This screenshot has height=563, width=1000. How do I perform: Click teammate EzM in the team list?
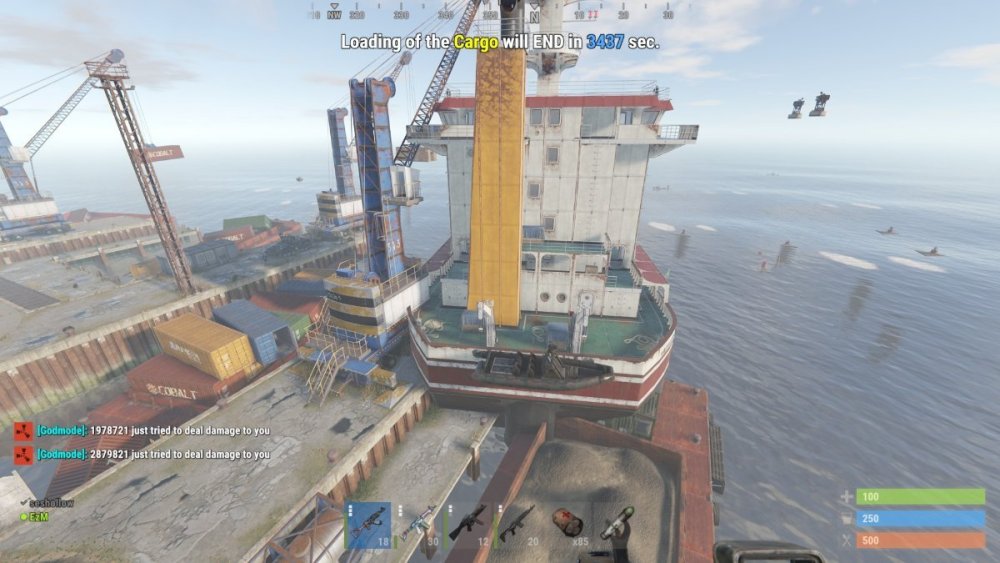pyautogui.click(x=38, y=516)
